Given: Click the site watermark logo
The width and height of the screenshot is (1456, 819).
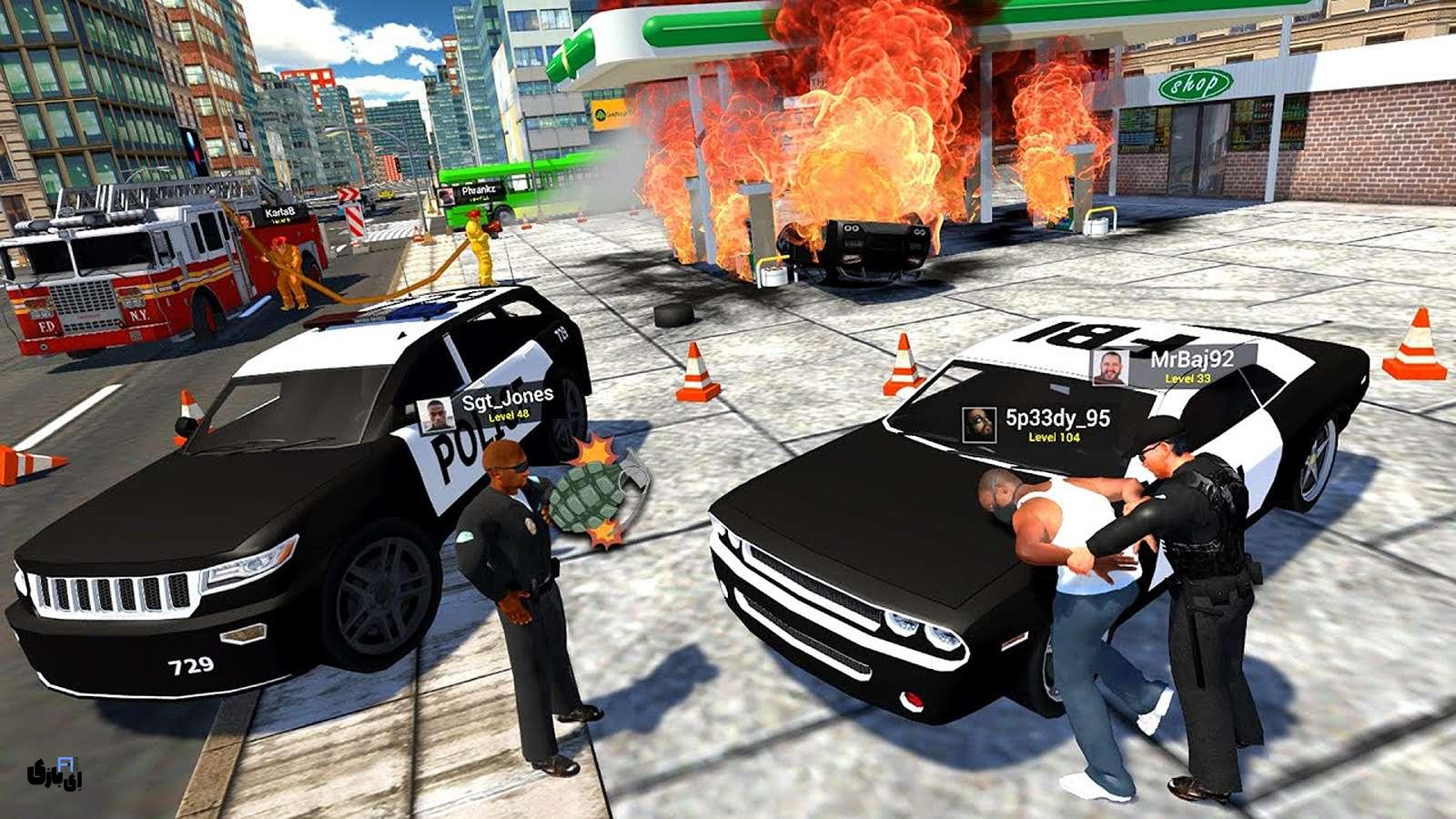Looking at the screenshot, I should click(55, 773).
